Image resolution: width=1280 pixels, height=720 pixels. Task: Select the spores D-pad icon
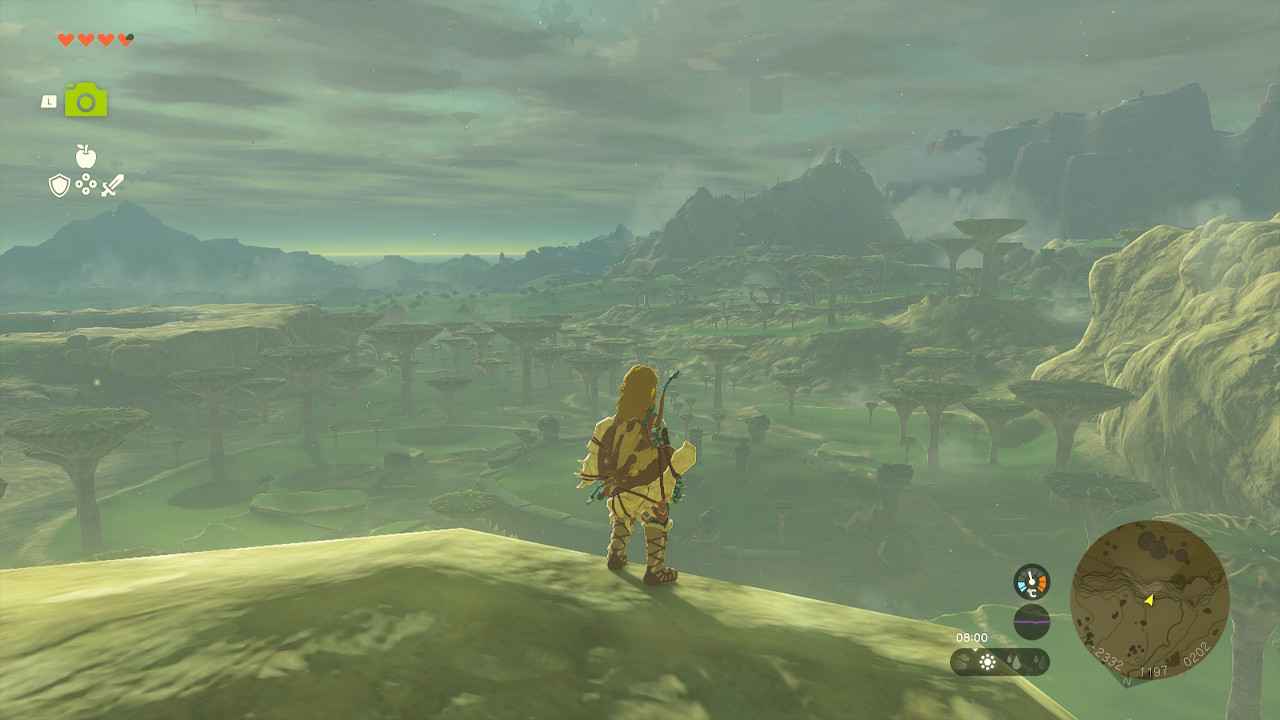(86, 184)
